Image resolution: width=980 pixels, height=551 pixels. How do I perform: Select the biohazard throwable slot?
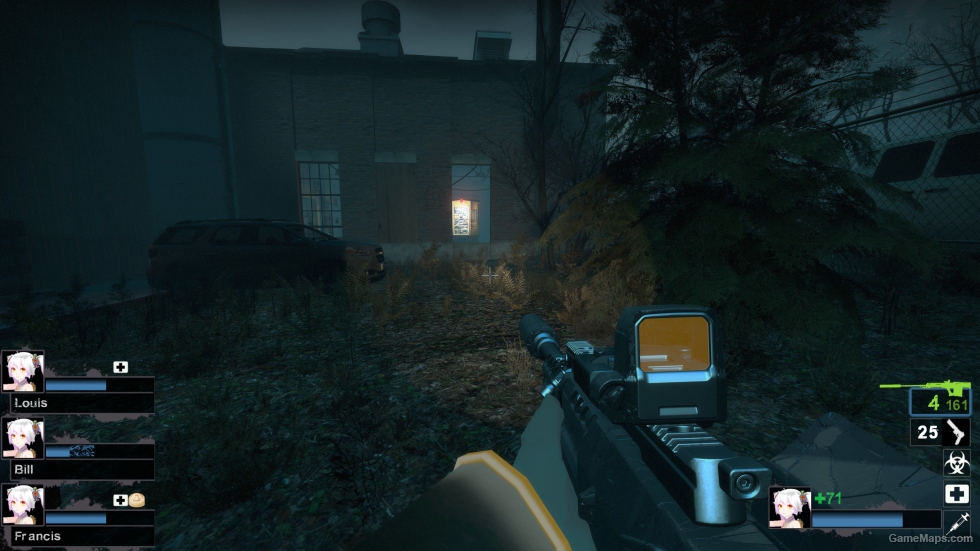point(956,463)
